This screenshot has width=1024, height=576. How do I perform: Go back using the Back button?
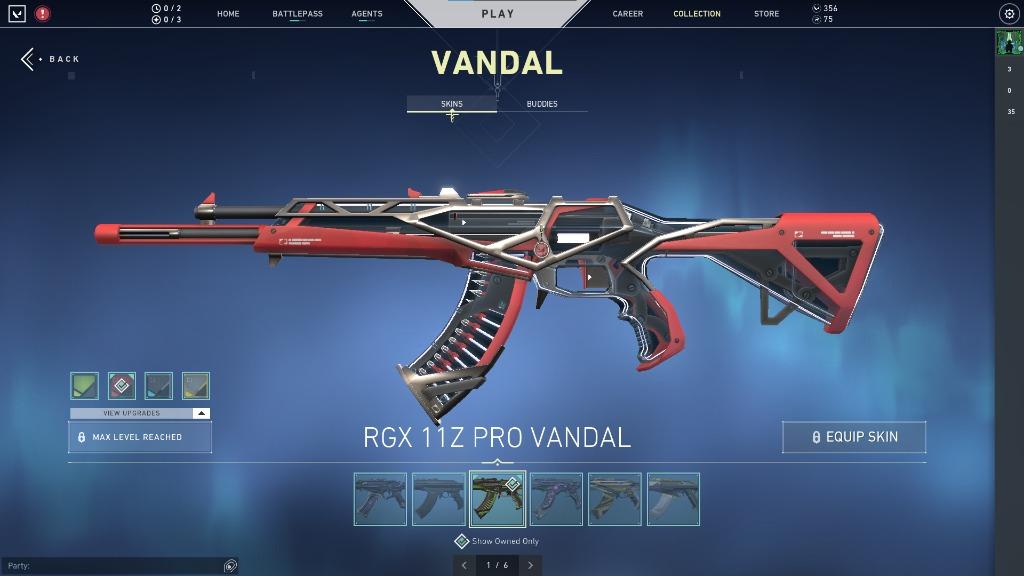[50, 59]
